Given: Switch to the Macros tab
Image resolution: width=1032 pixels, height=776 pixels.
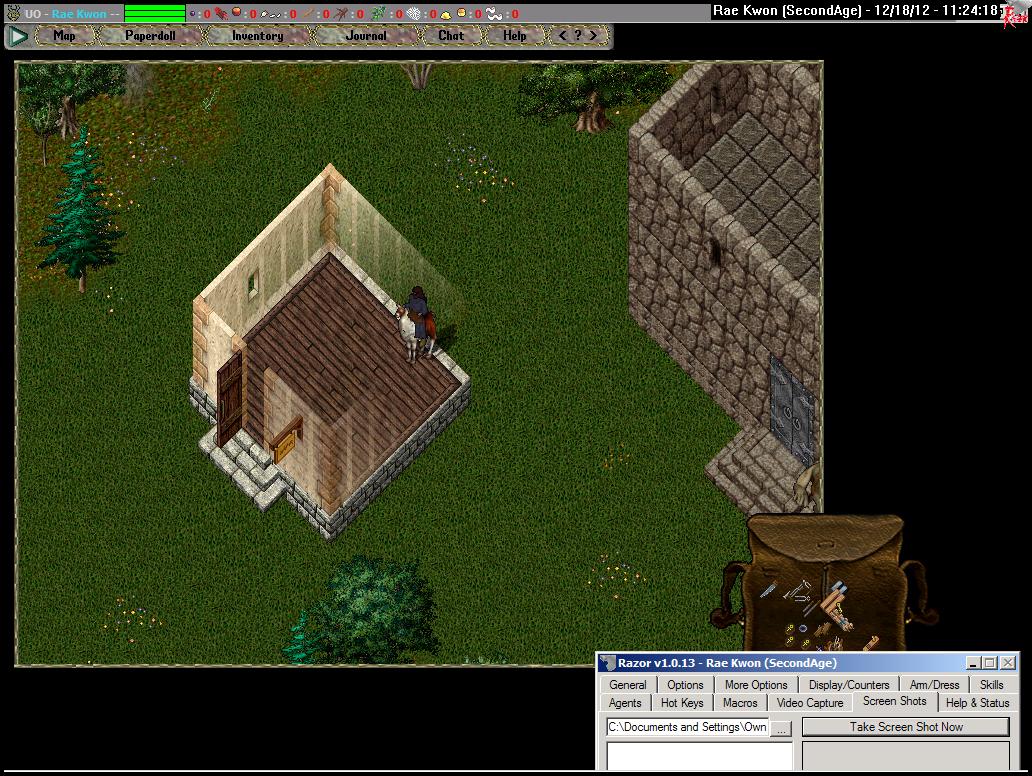Looking at the screenshot, I should pos(740,703).
